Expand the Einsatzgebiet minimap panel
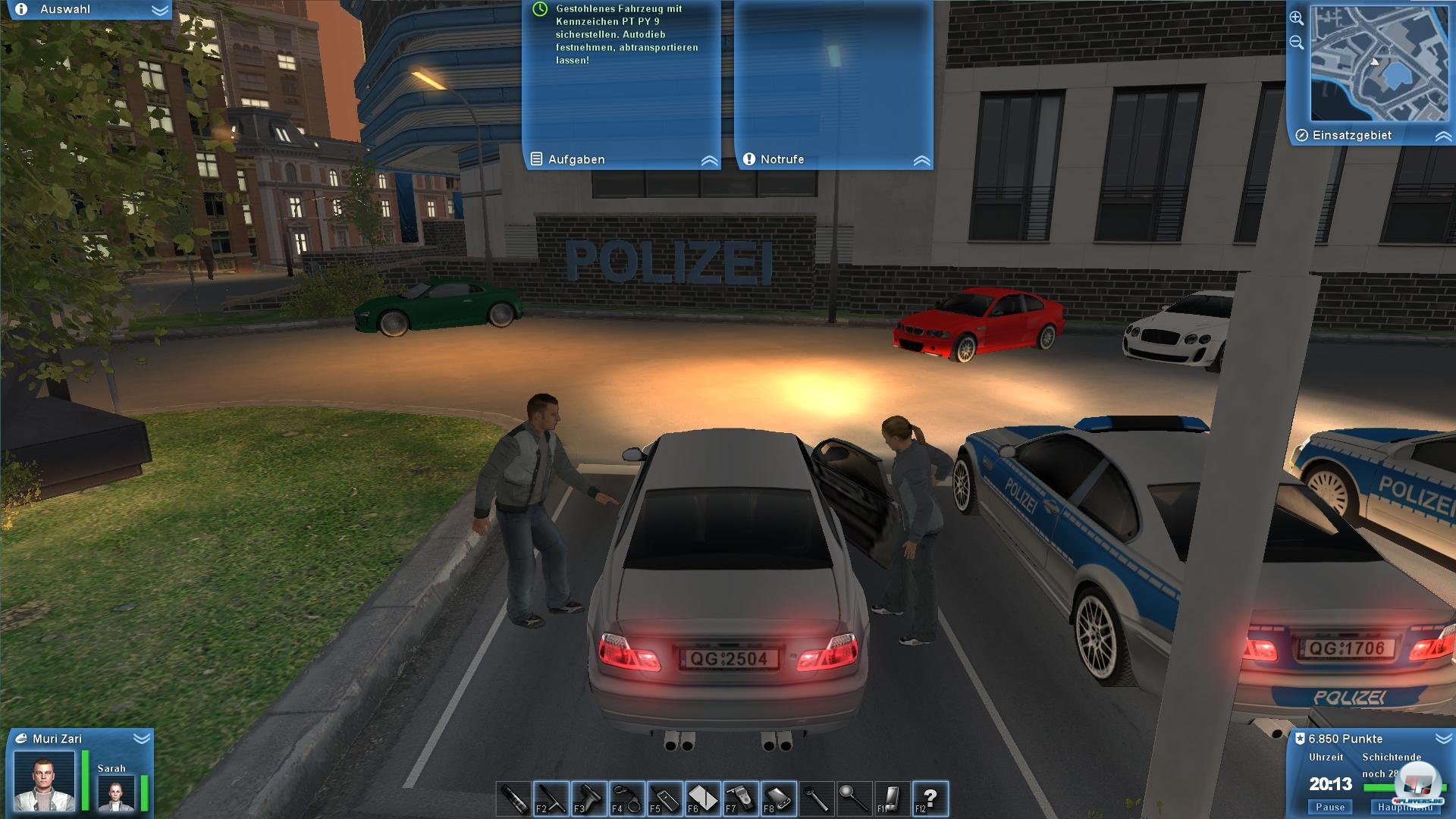This screenshot has height=819, width=1456. pyautogui.click(x=1443, y=135)
